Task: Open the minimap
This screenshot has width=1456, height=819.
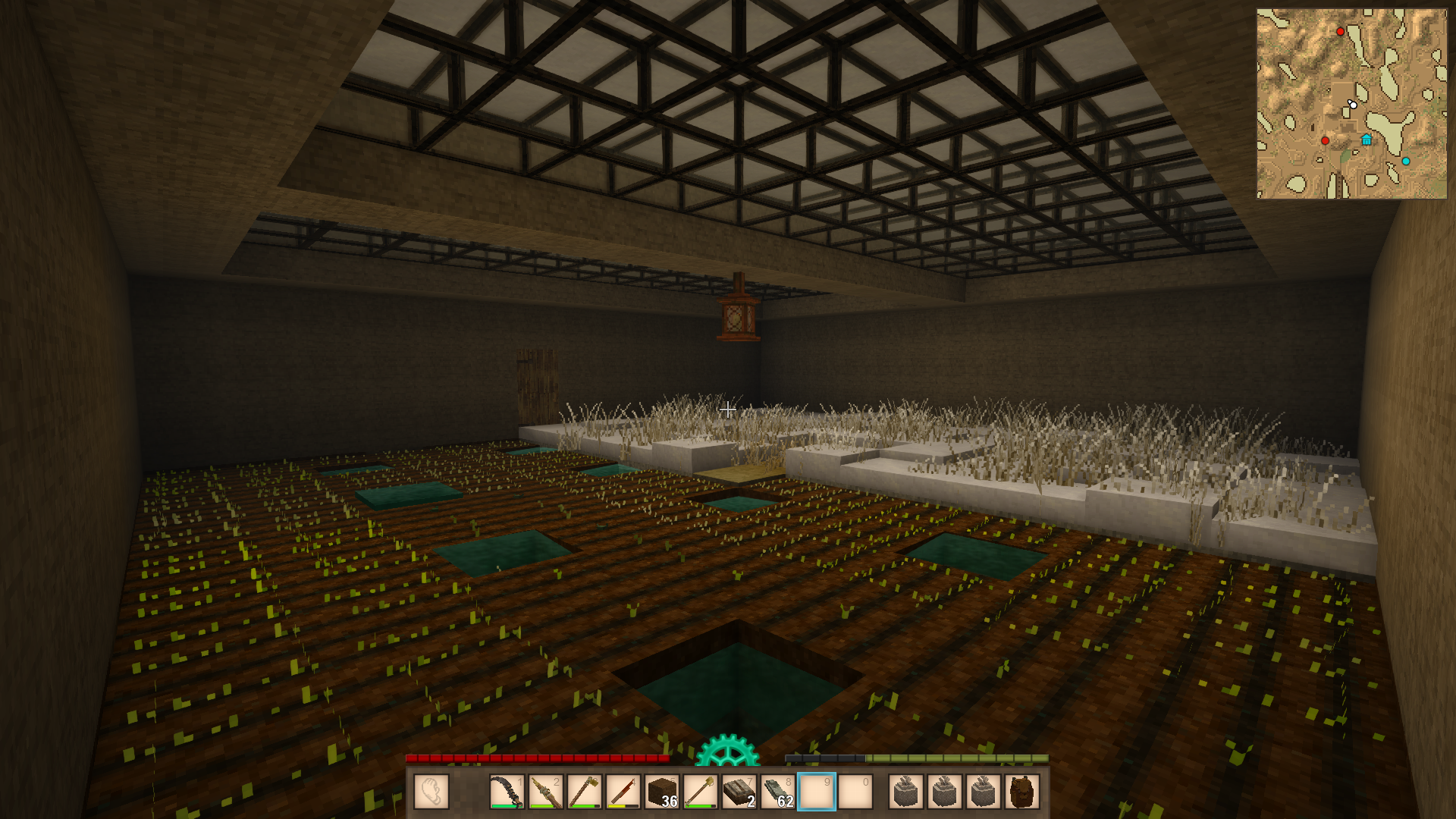Action: [x=1351, y=104]
